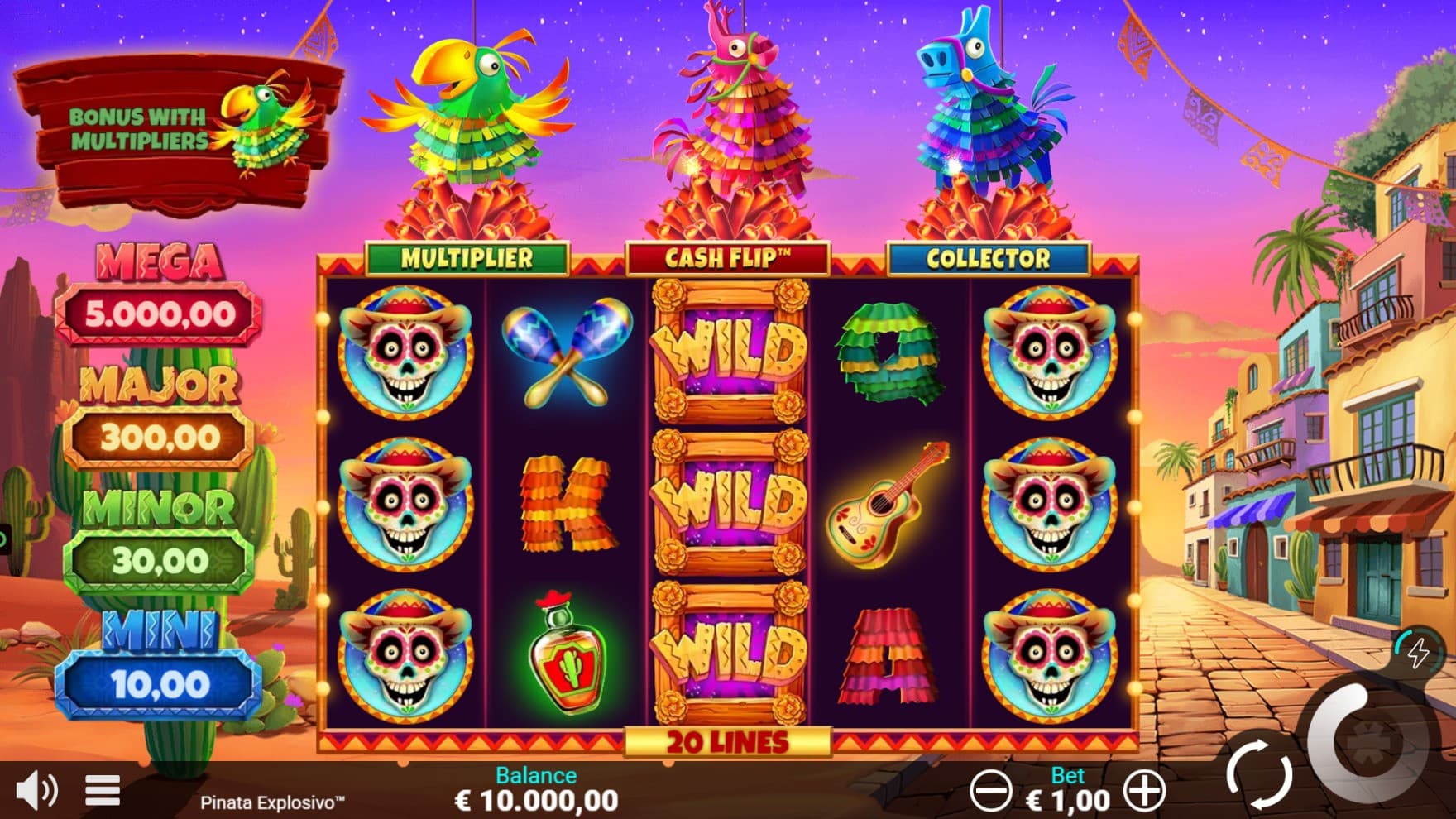Increase the bet with the plus button
This screenshot has height=819, width=1456.
1145,791
